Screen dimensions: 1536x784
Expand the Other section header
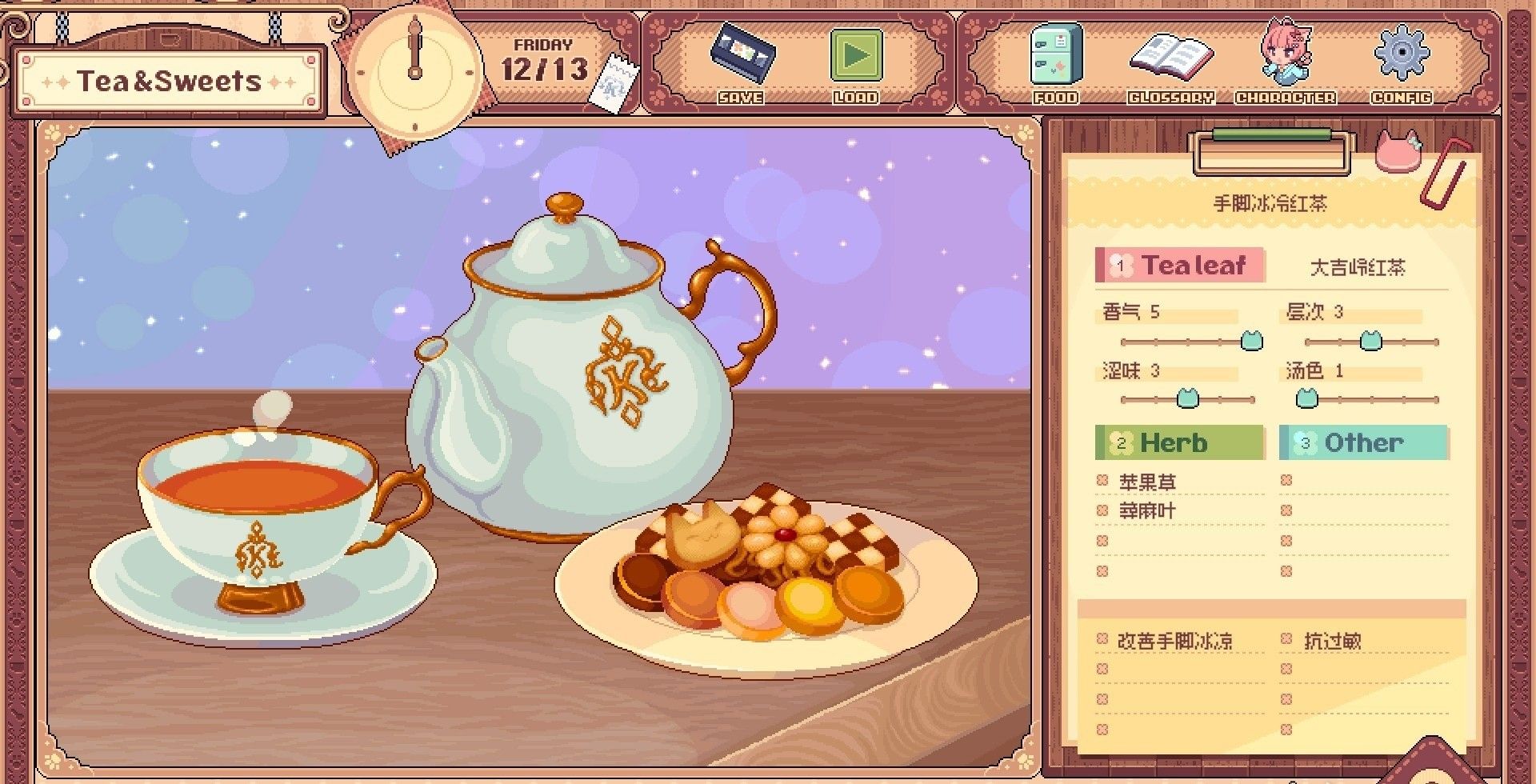pos(1363,442)
